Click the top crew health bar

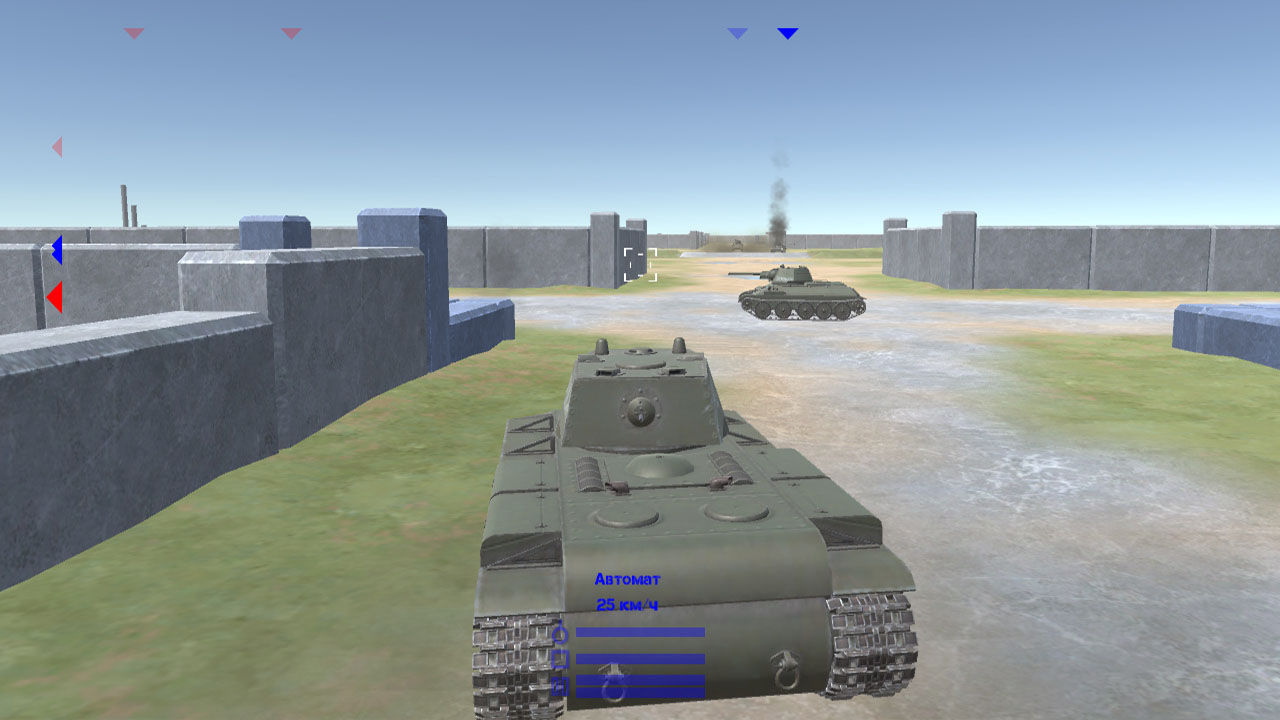640,632
